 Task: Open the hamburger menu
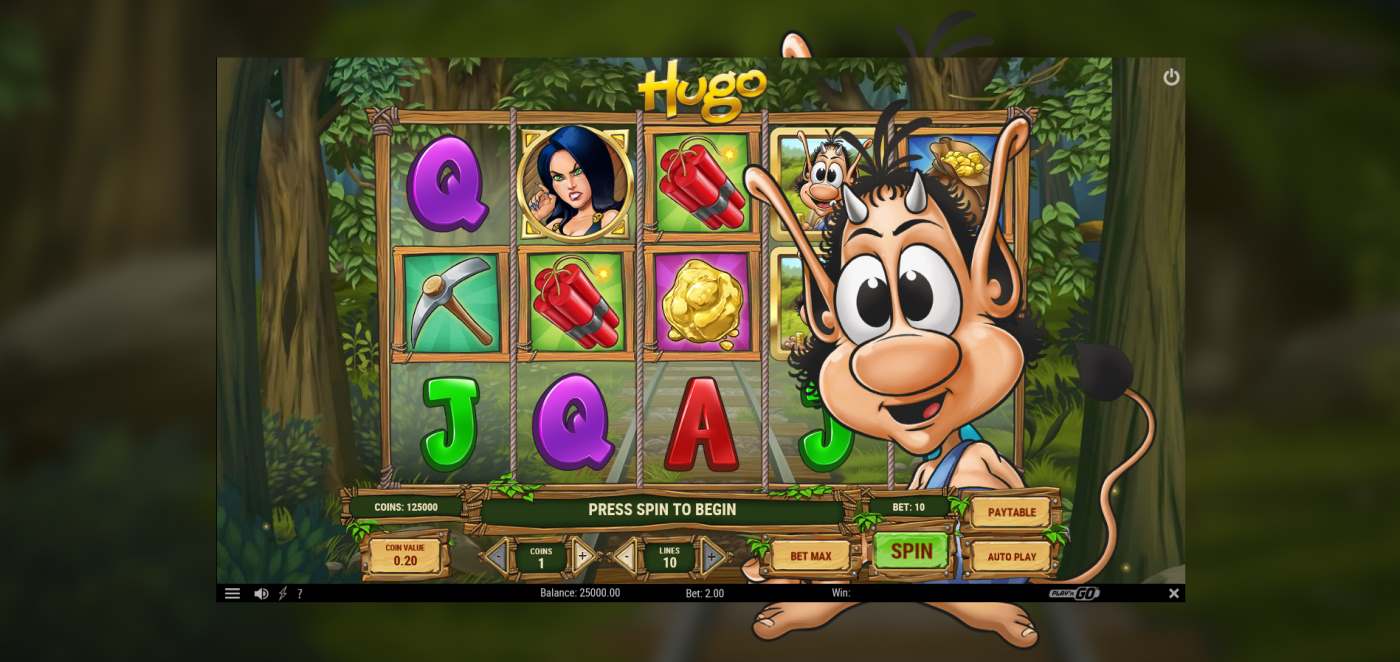[x=232, y=593]
